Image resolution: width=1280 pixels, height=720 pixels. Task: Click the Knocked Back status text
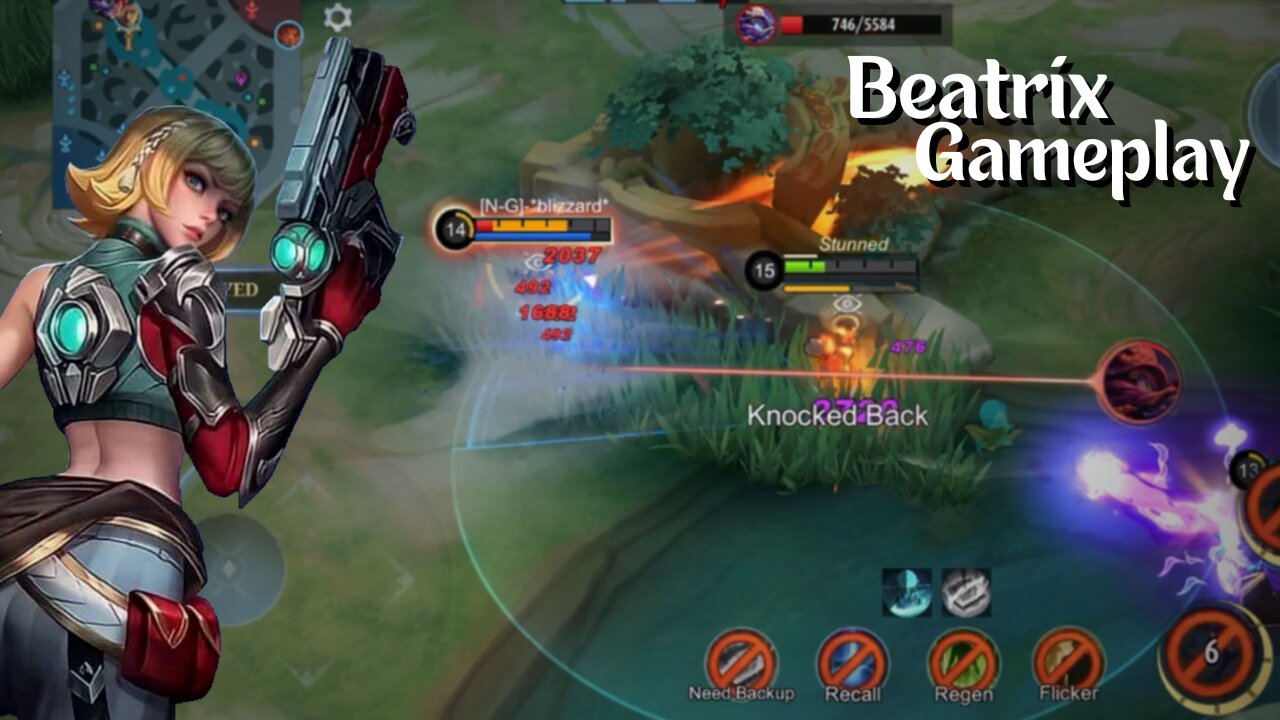[838, 416]
